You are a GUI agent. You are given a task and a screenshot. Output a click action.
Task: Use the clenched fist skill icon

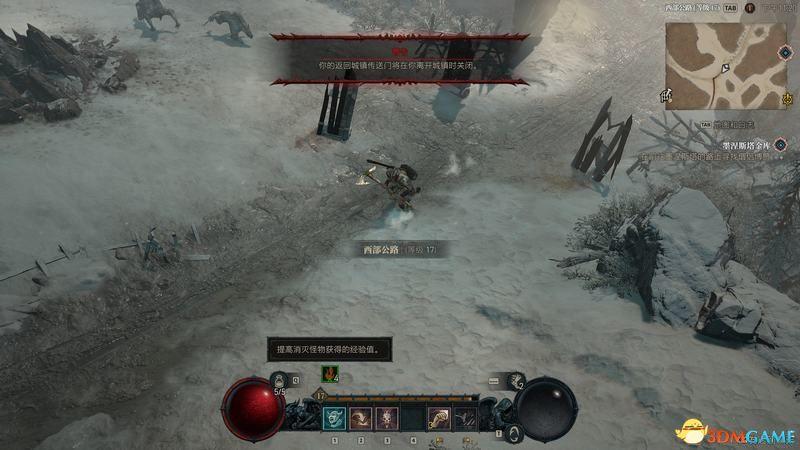pyautogui.click(x=439, y=418)
